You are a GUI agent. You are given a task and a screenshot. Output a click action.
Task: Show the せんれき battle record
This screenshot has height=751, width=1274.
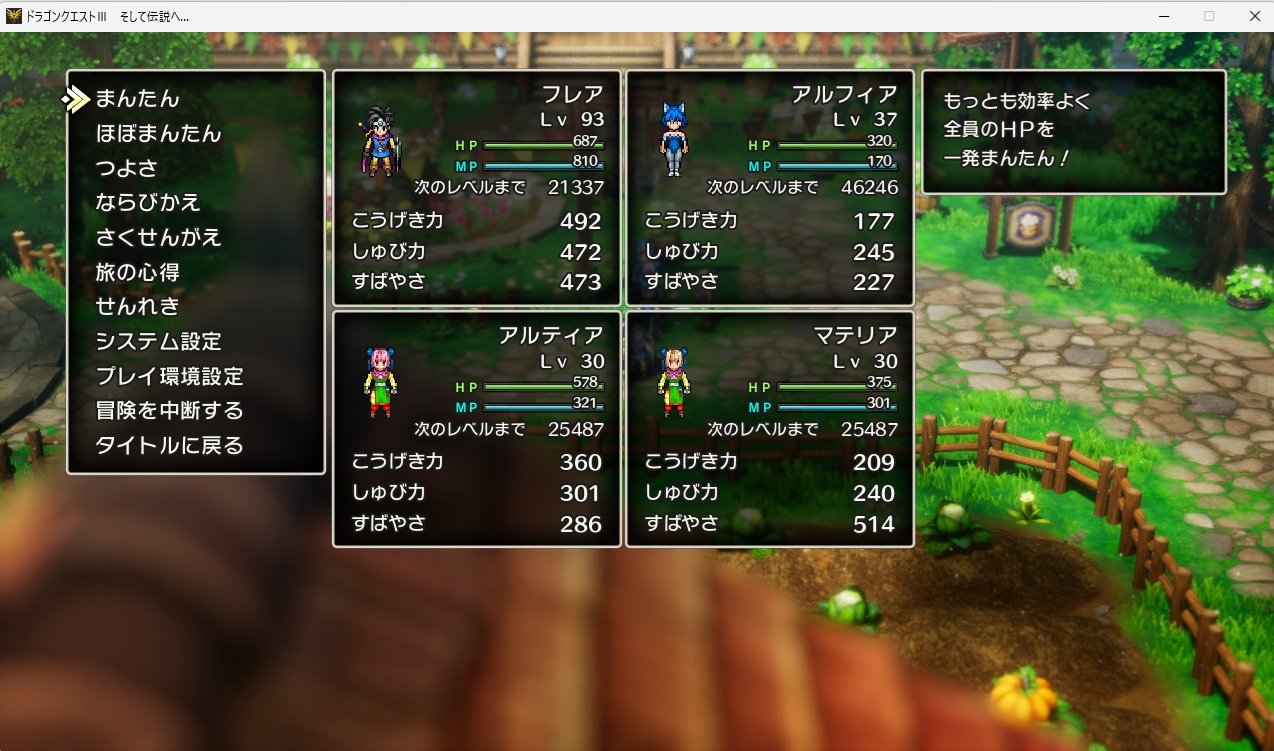pyautogui.click(x=137, y=307)
